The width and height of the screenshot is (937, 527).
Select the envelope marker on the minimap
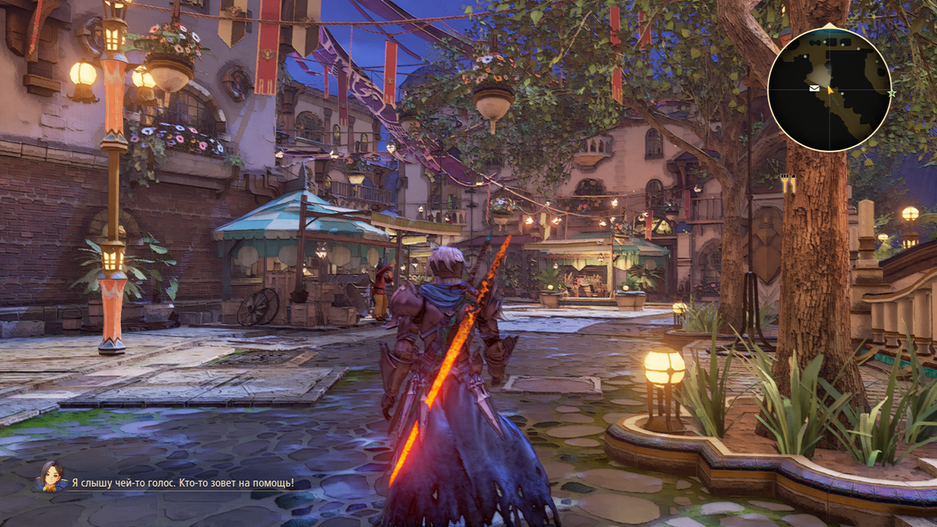[815, 89]
